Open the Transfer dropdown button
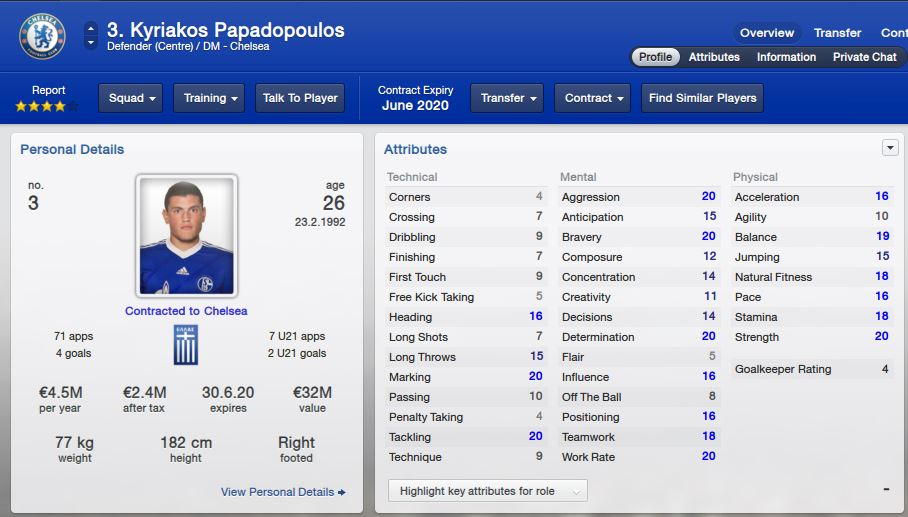 point(507,98)
